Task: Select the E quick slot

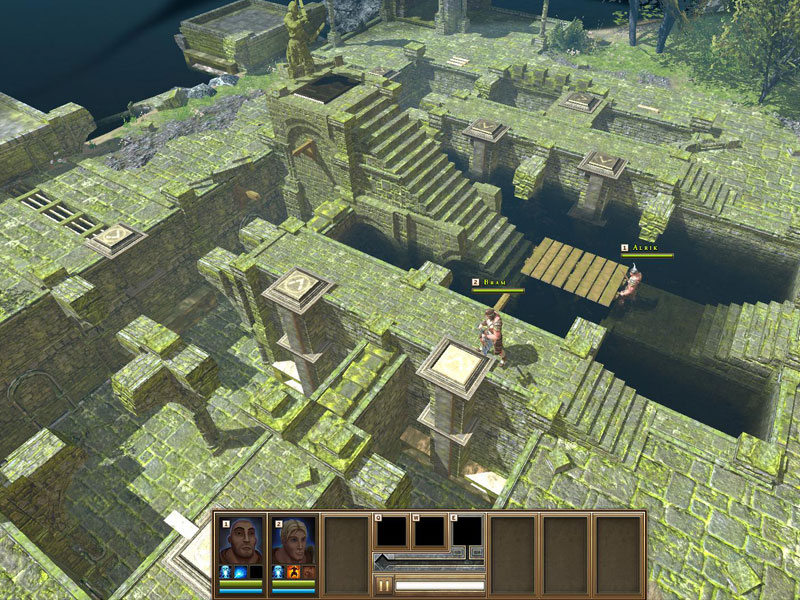Action: (x=467, y=532)
